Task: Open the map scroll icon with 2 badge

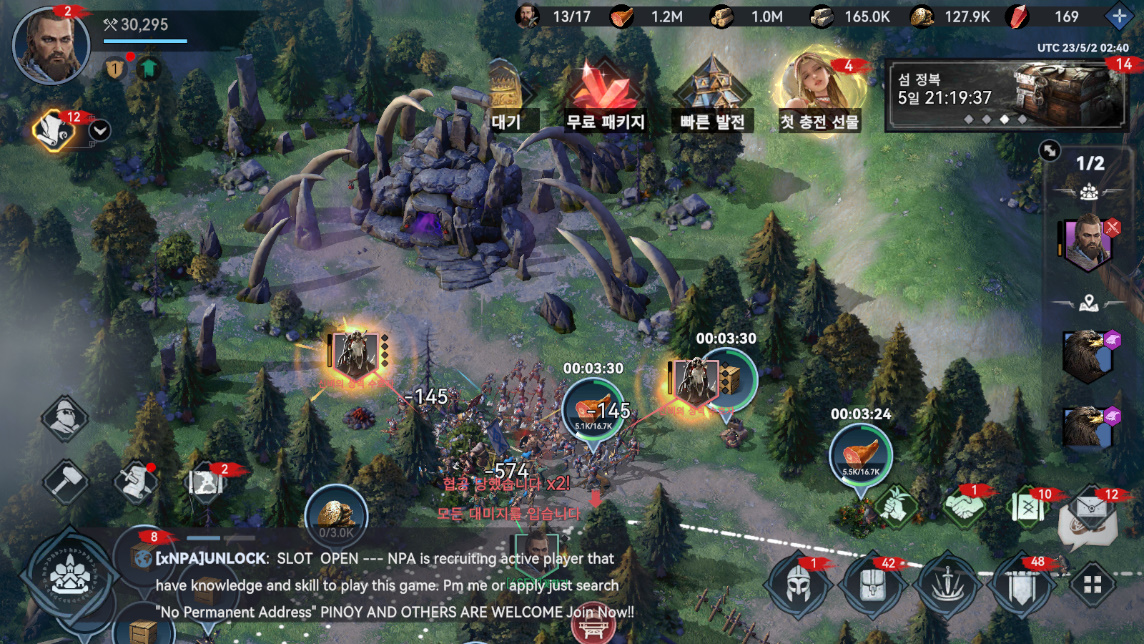Action: (x=203, y=482)
